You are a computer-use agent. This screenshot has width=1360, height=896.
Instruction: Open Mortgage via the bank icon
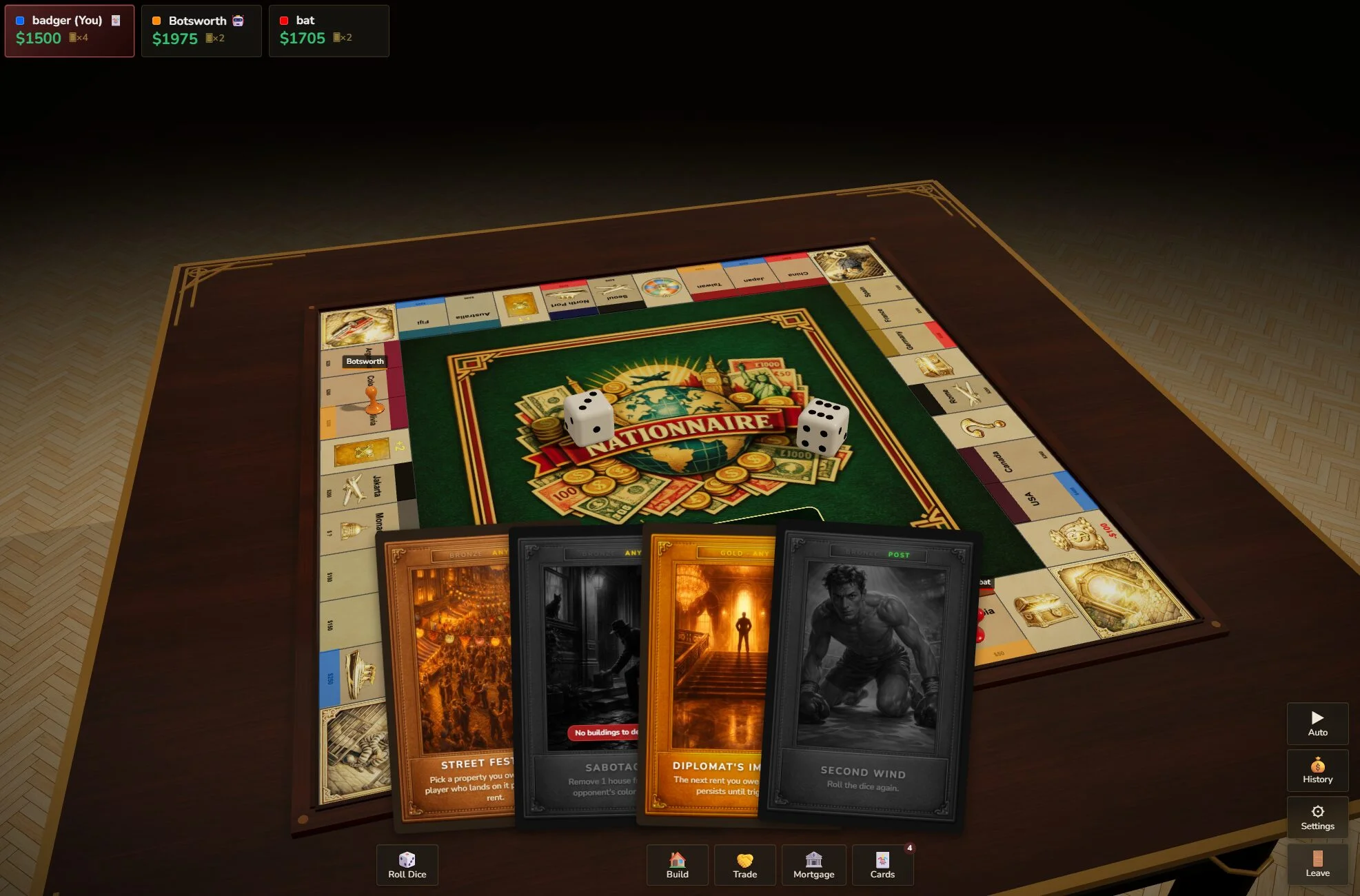[813, 860]
